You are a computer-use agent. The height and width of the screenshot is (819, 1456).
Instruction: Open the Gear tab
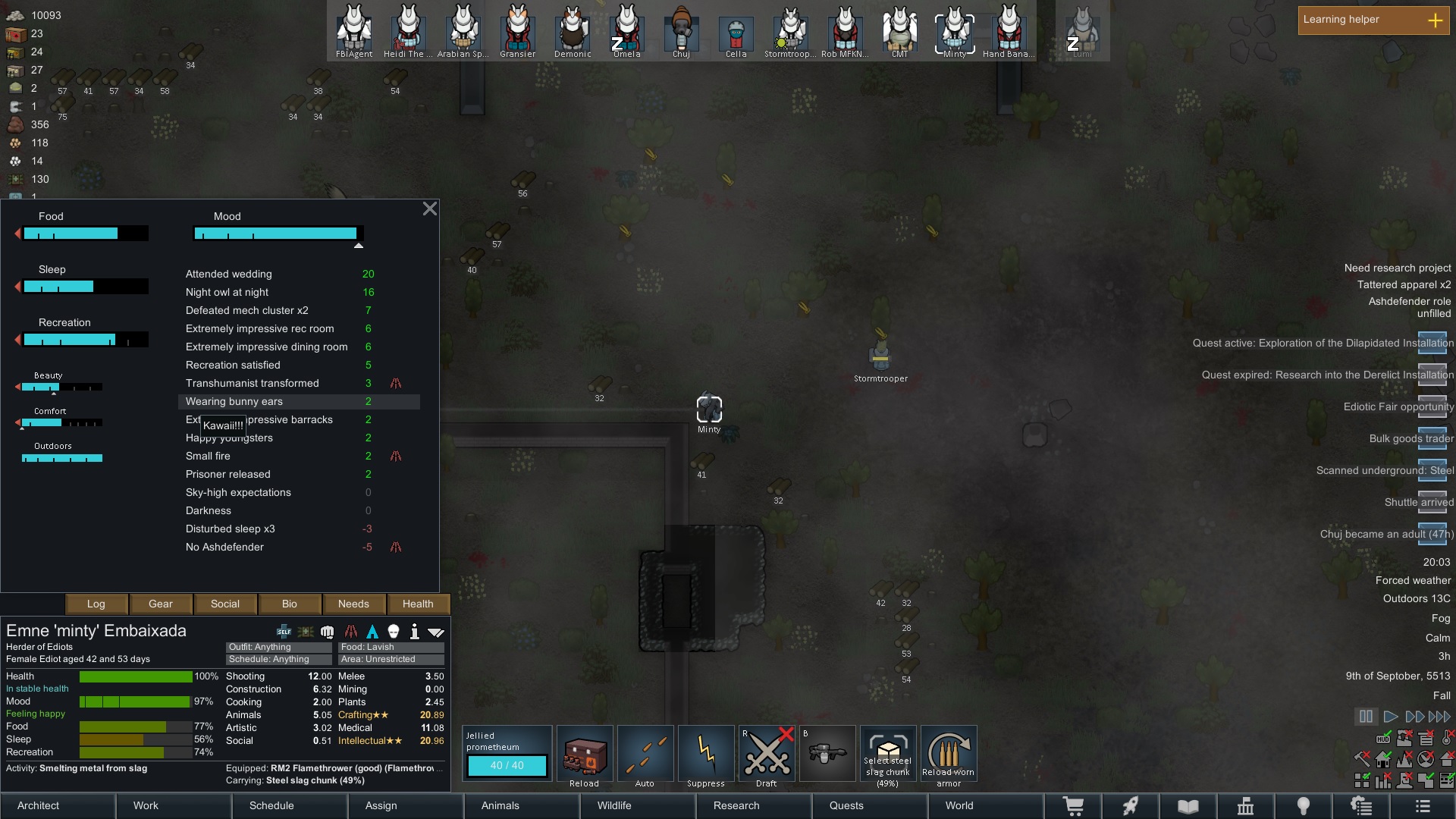click(x=161, y=604)
